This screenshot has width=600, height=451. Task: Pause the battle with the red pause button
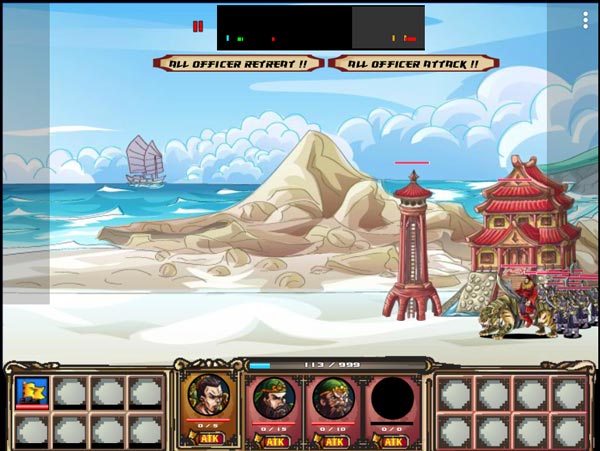[198, 26]
